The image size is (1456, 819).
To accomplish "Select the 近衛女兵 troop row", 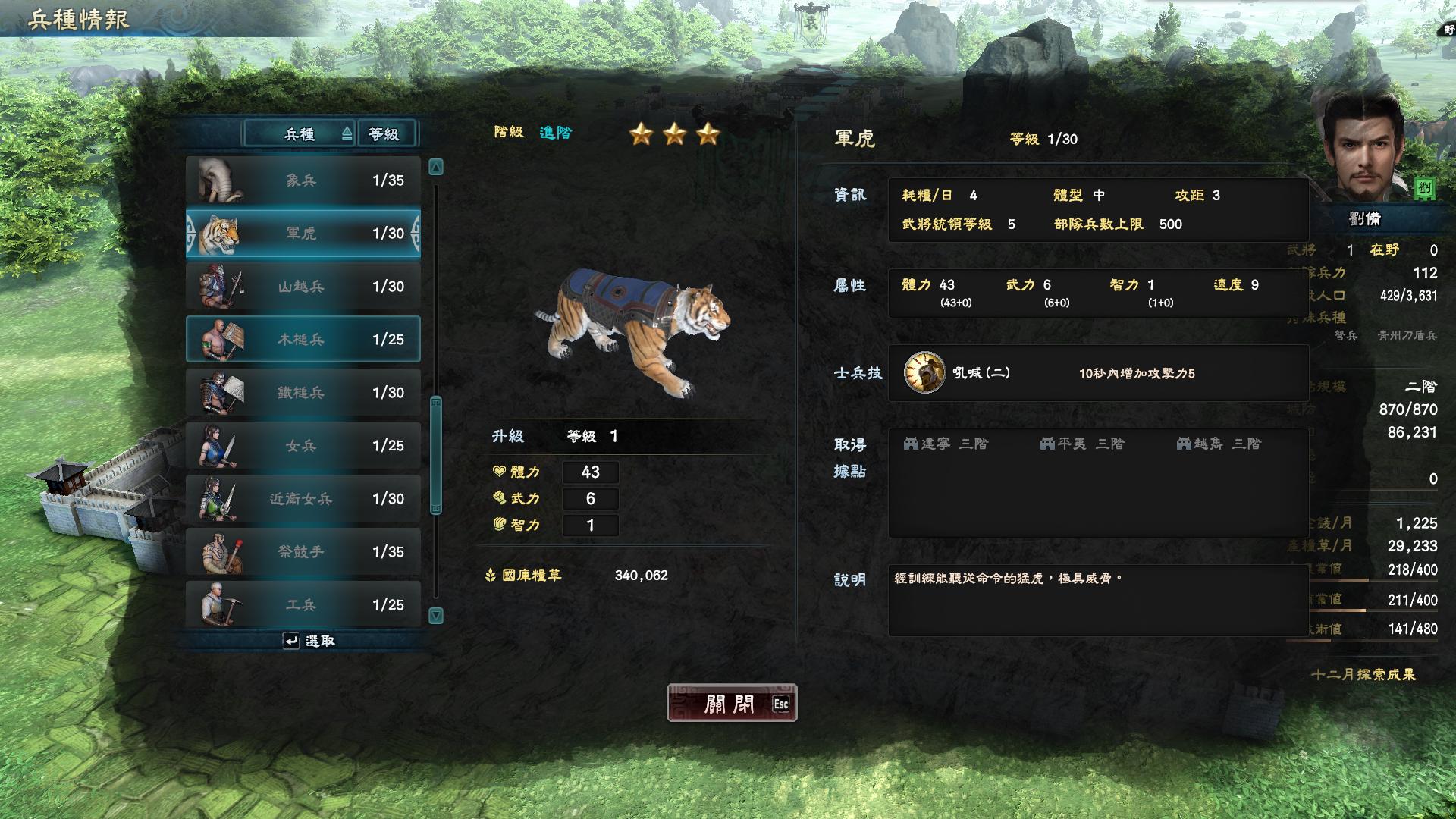I will tap(303, 499).
